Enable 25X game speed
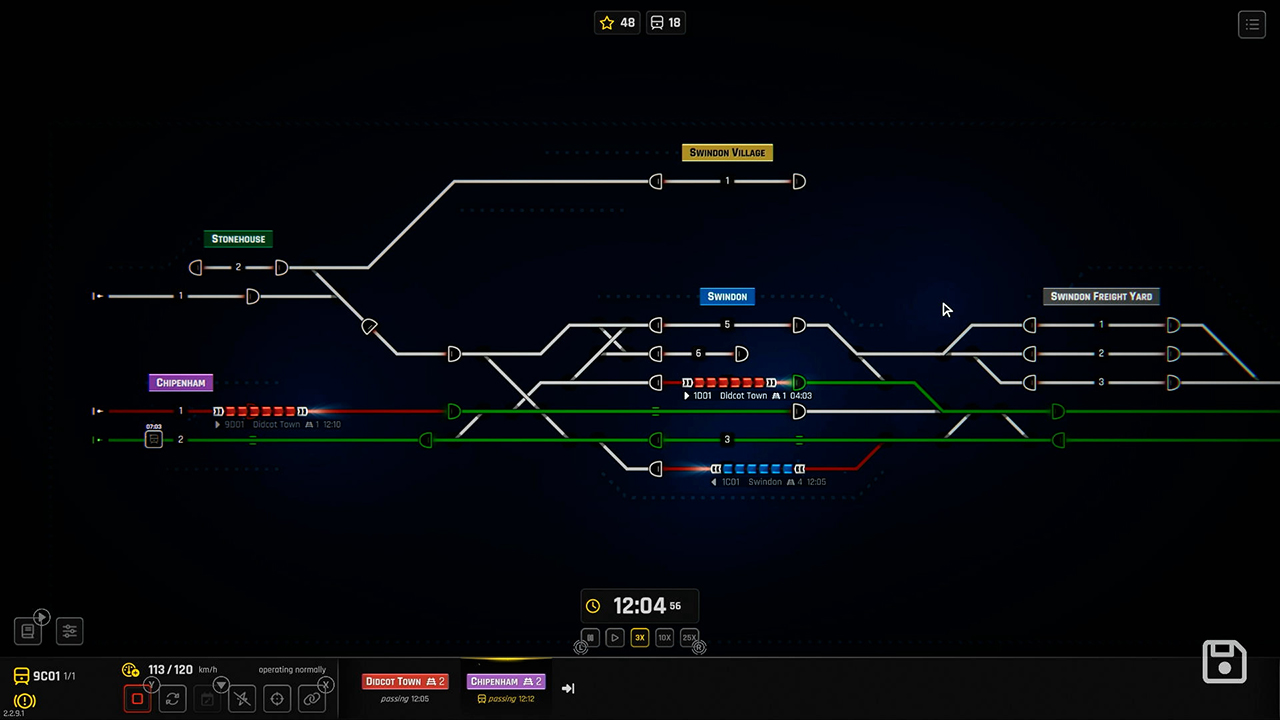1280x720 pixels. click(689, 637)
